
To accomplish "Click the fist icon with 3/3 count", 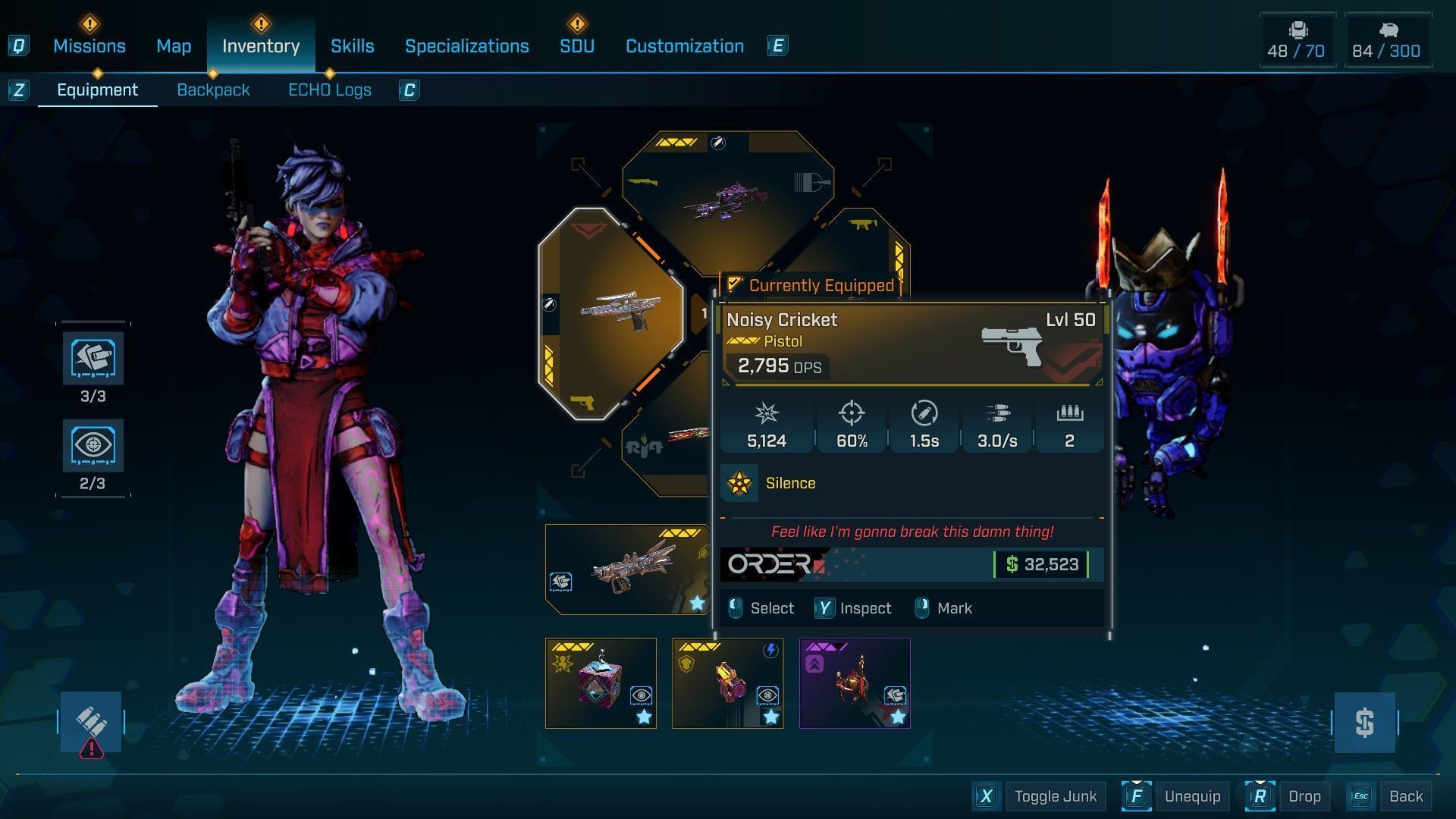I will (x=93, y=358).
